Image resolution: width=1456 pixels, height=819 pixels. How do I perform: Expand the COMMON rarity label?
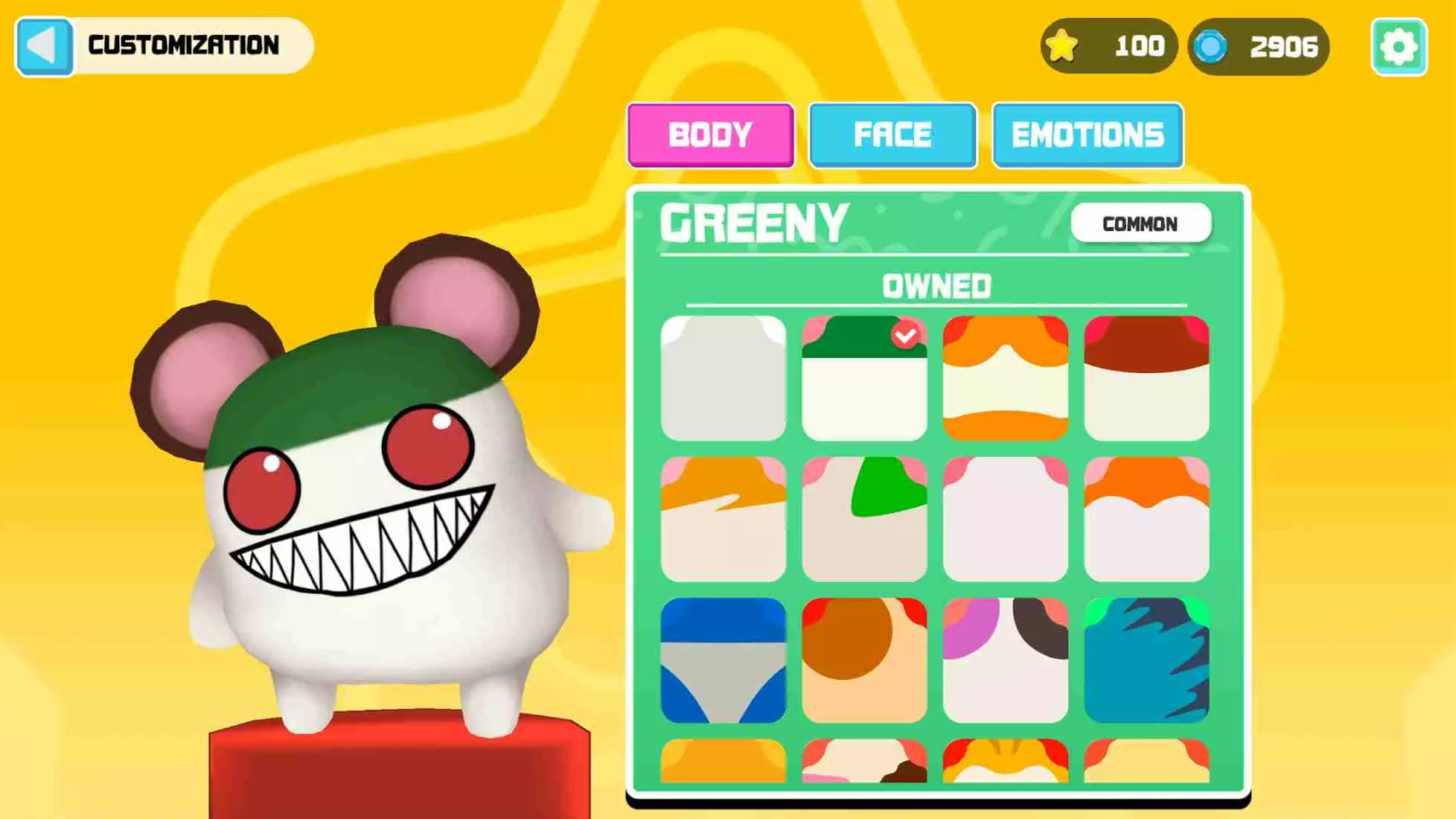(1141, 223)
